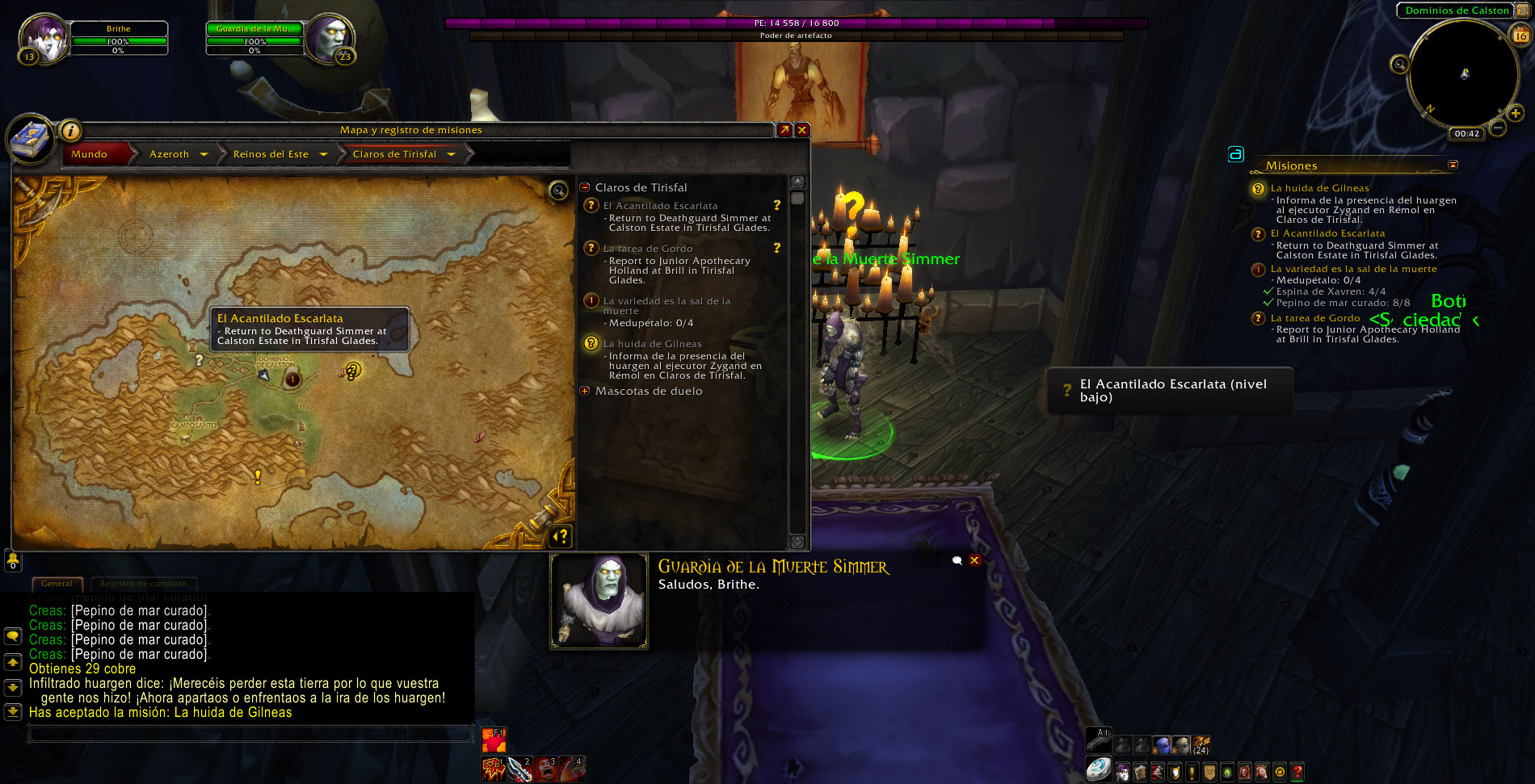Image resolution: width=1535 pixels, height=784 pixels.
Task: Switch to the Registro de combate tab
Action: pos(143,584)
